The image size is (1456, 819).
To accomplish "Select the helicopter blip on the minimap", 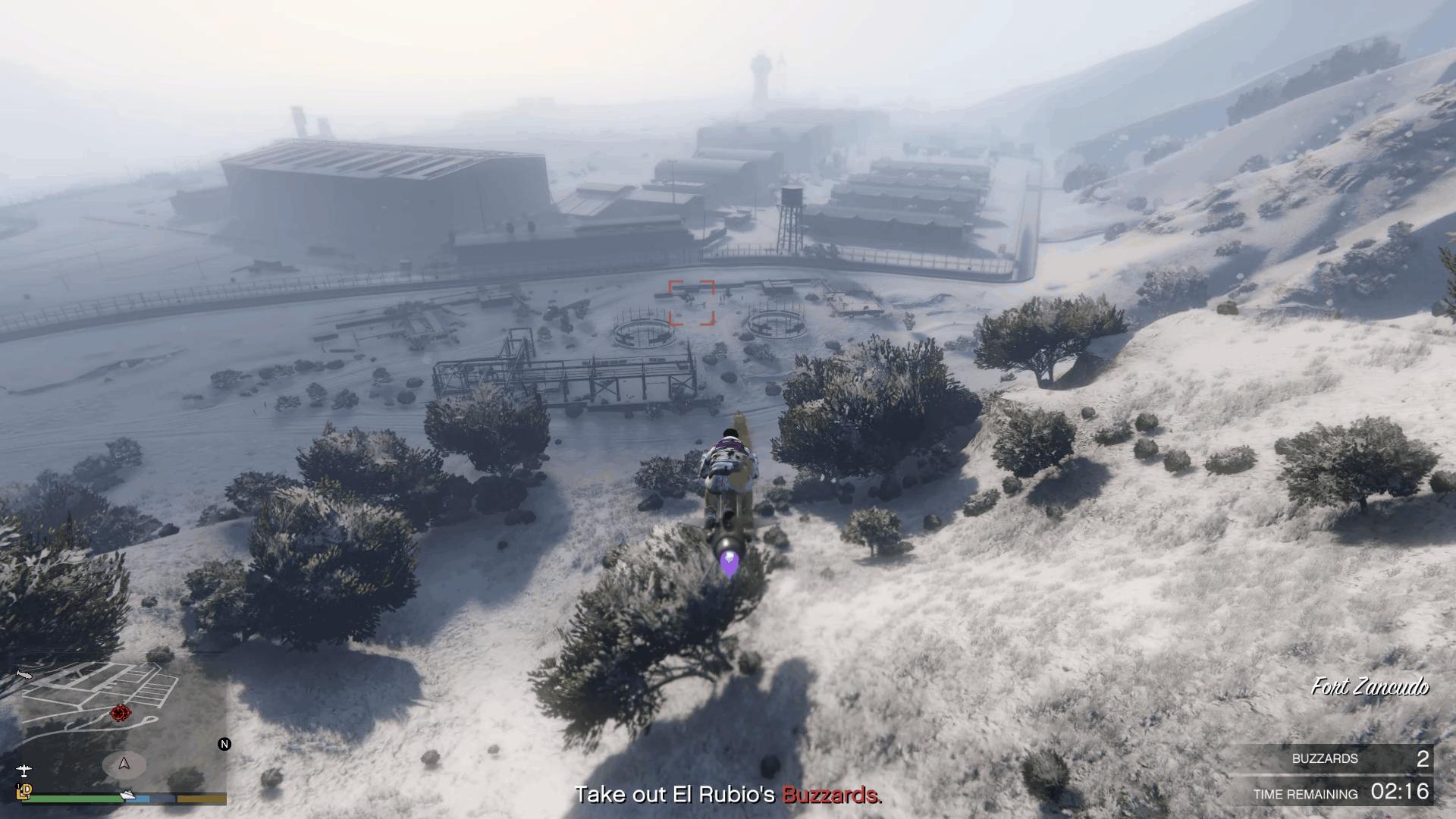I will [x=24, y=673].
